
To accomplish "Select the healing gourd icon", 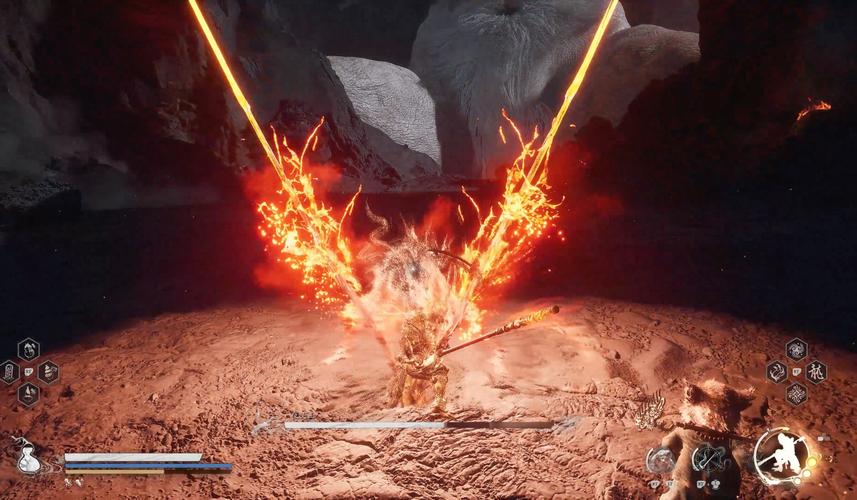I will coord(29,460).
